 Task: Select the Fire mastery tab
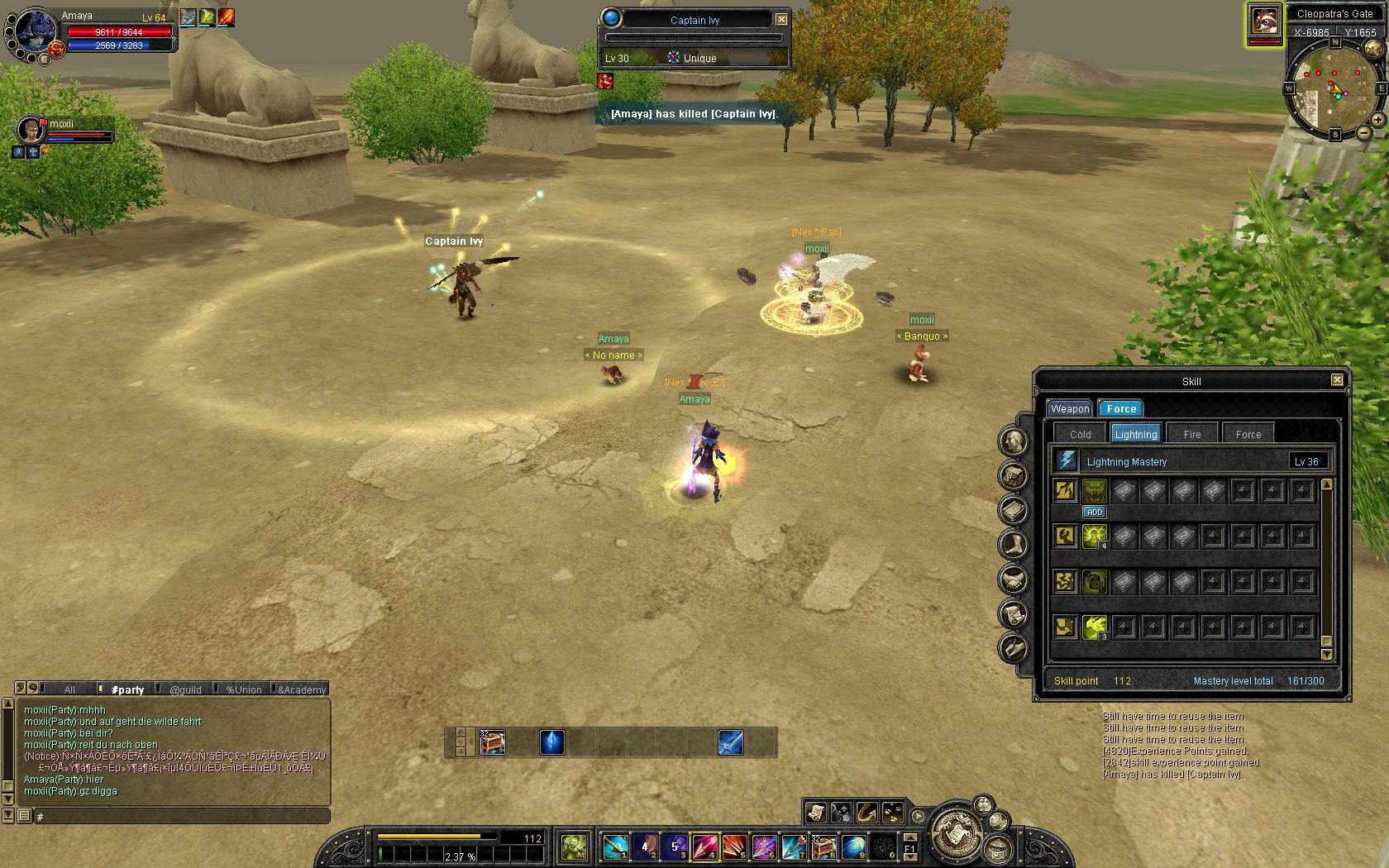(x=1191, y=434)
